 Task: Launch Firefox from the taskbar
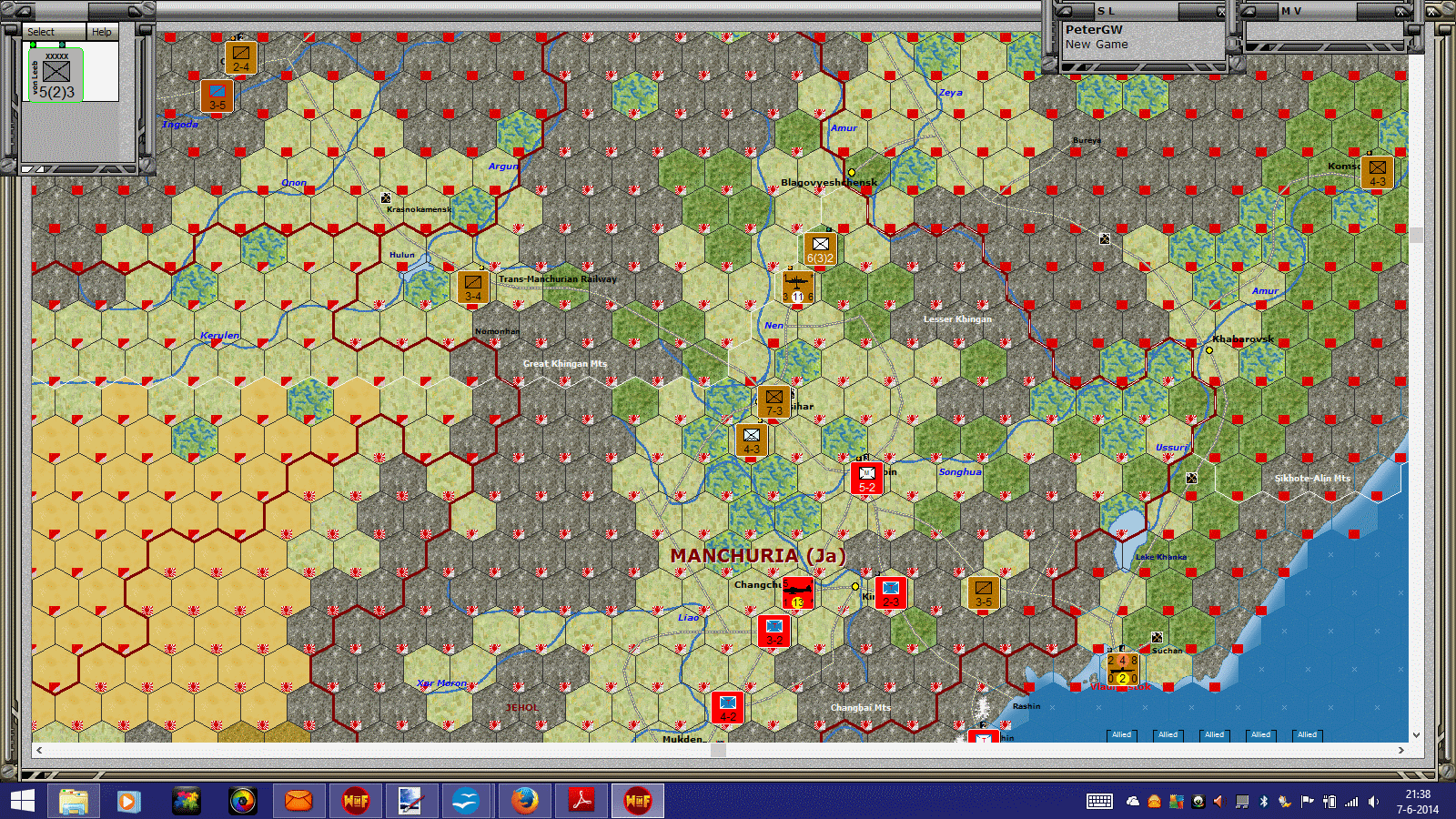[525, 802]
